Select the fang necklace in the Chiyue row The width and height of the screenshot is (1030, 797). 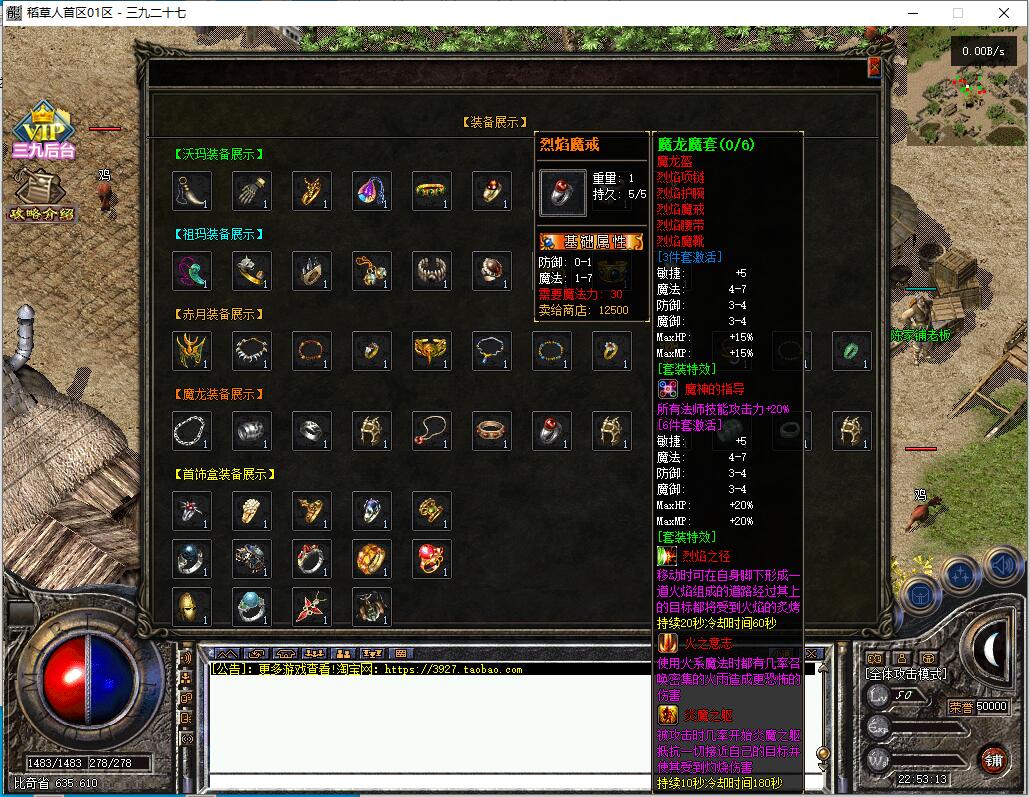tap(251, 351)
